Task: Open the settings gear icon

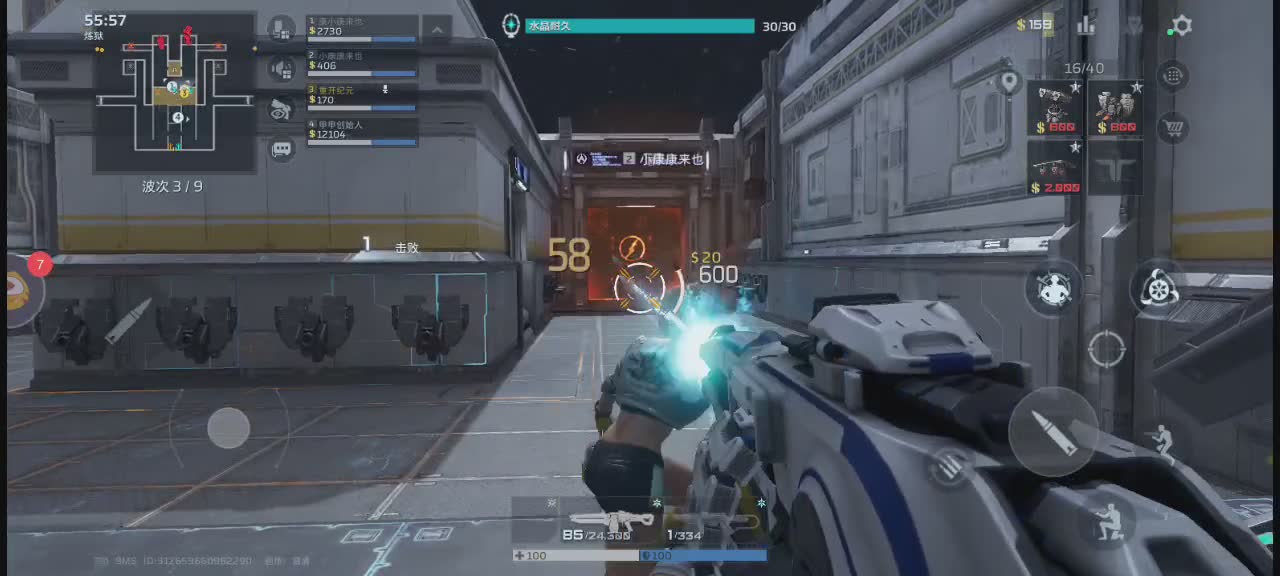Action: [x=1181, y=26]
